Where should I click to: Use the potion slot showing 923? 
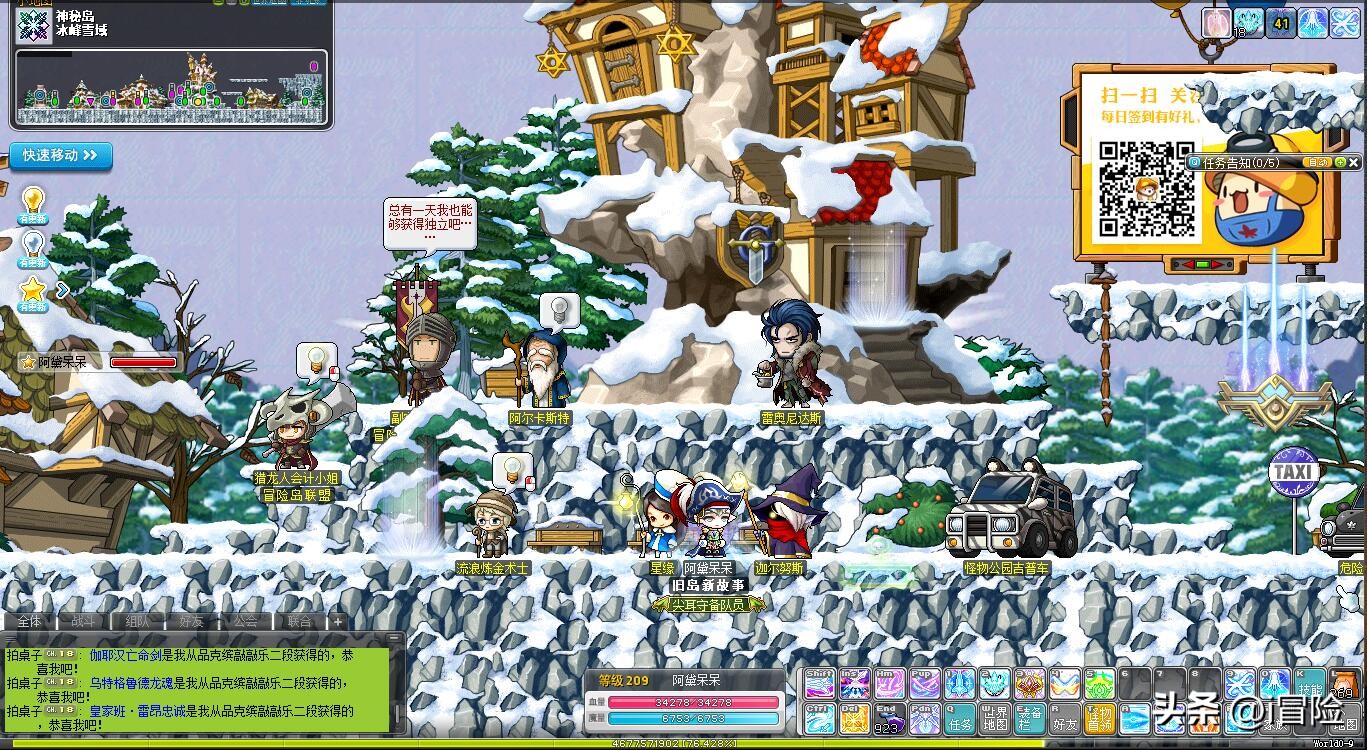(x=889, y=719)
